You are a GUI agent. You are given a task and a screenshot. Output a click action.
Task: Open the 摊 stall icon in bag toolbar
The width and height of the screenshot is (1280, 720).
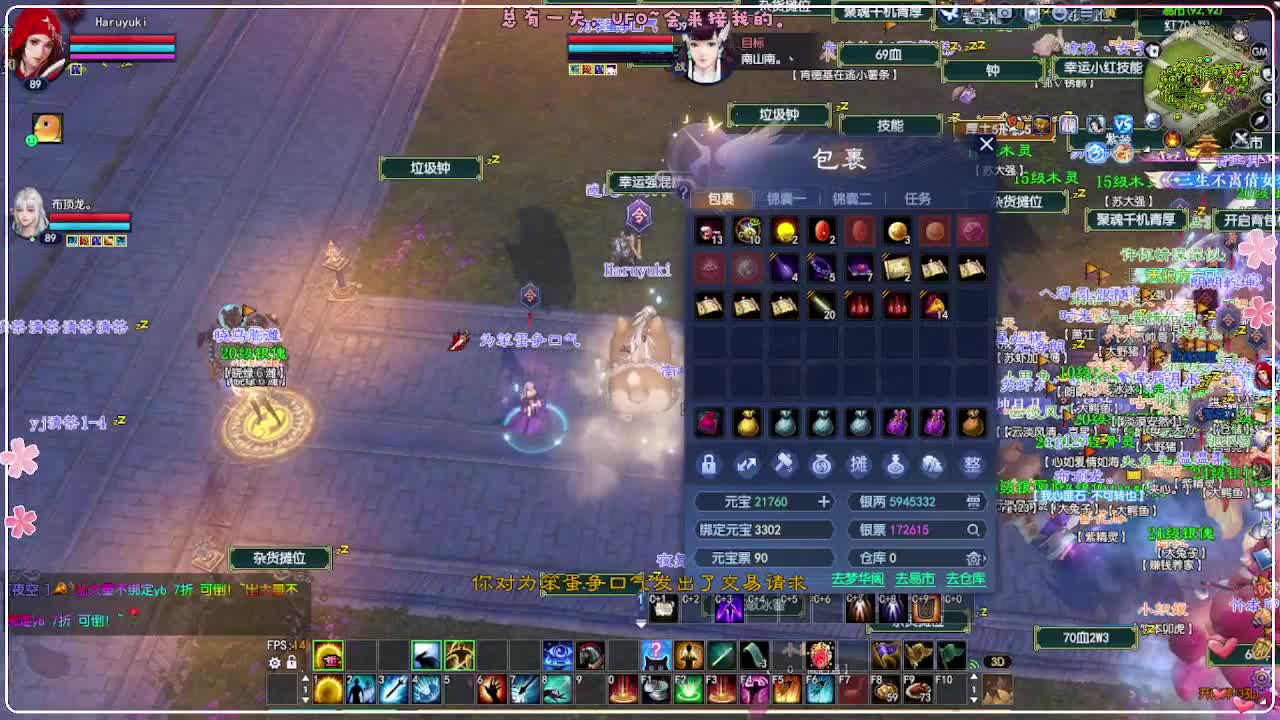tap(860, 463)
